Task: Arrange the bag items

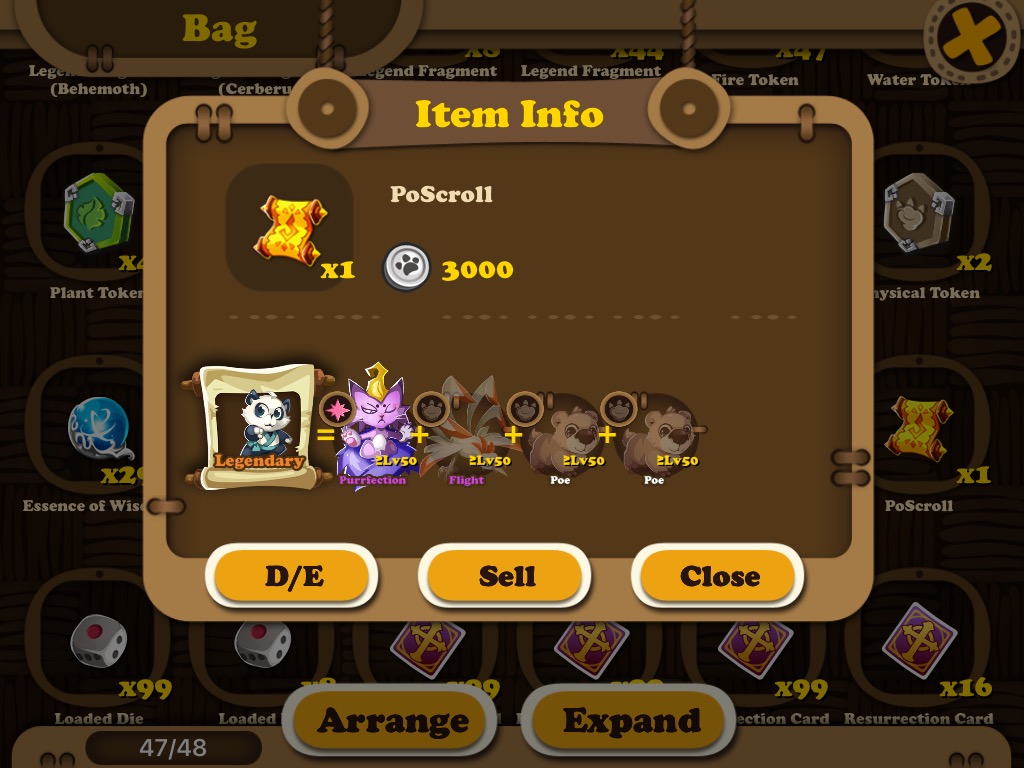Action: coord(393,720)
